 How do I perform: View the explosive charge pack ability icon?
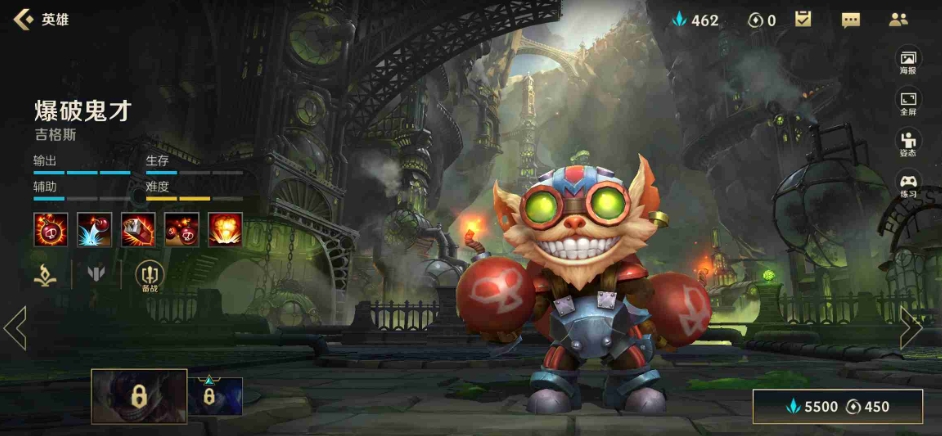click(138, 229)
